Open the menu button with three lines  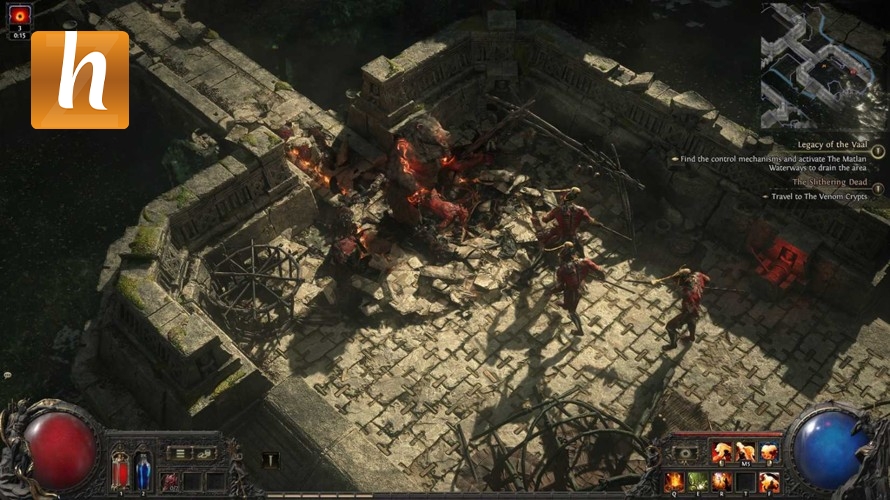178,453
